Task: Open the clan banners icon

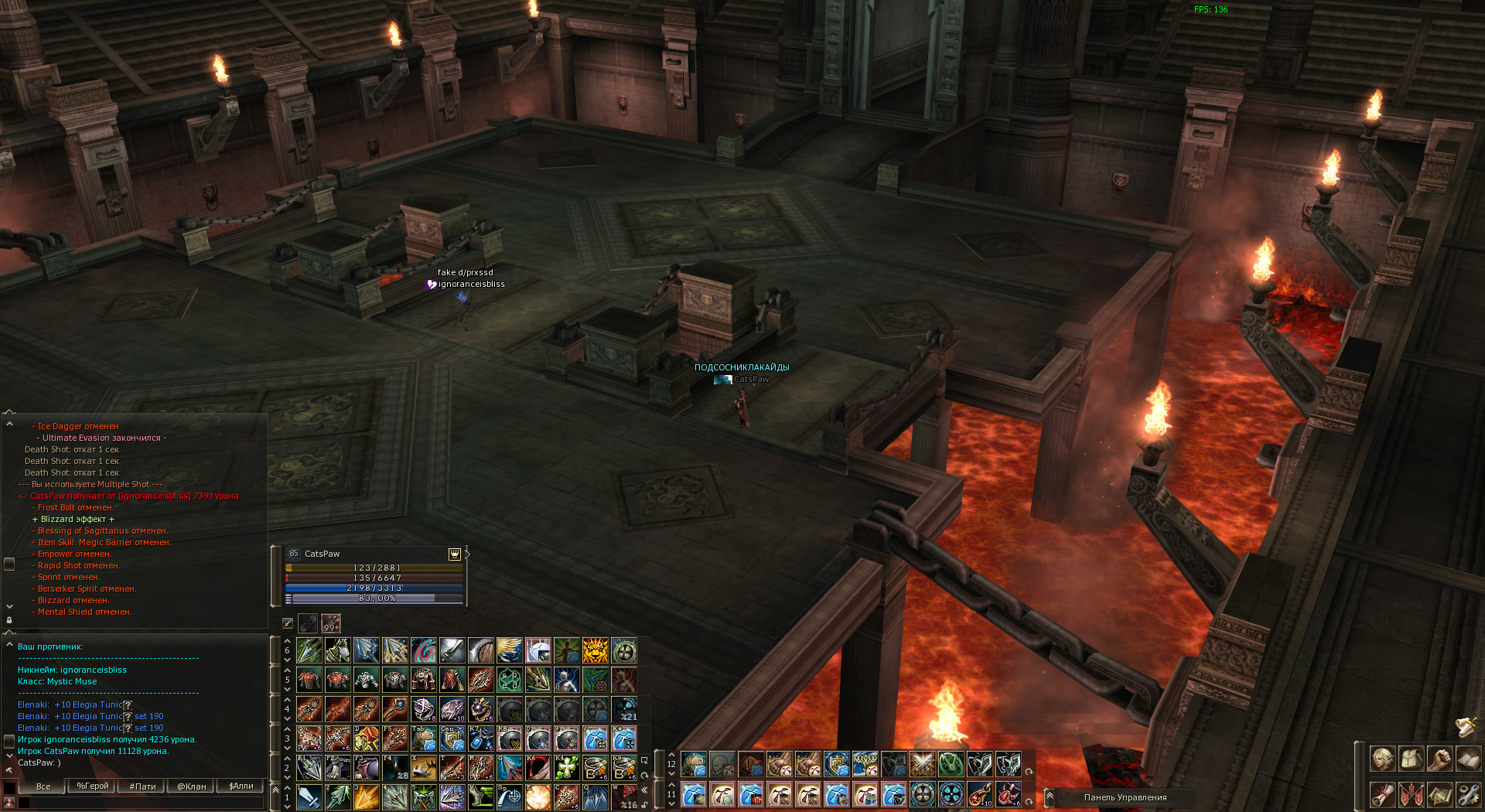Action: (x=1411, y=794)
